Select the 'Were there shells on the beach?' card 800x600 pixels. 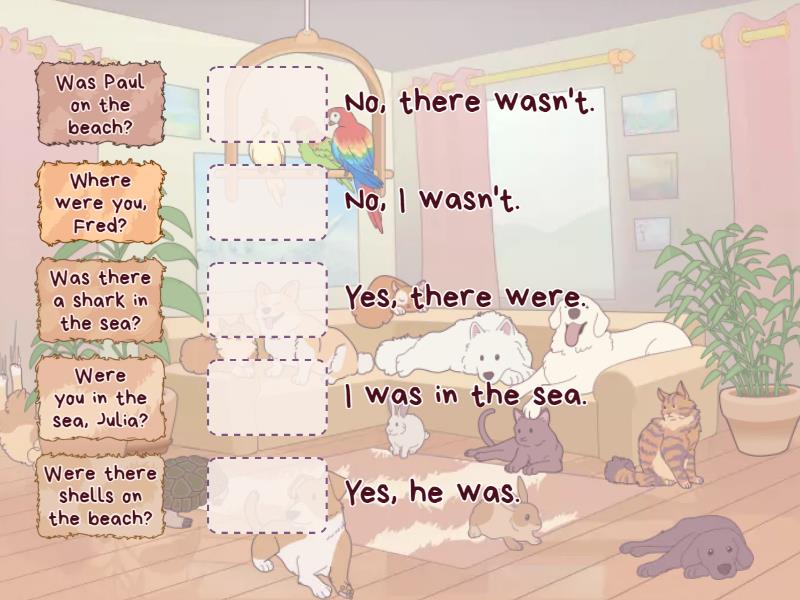(x=100, y=496)
